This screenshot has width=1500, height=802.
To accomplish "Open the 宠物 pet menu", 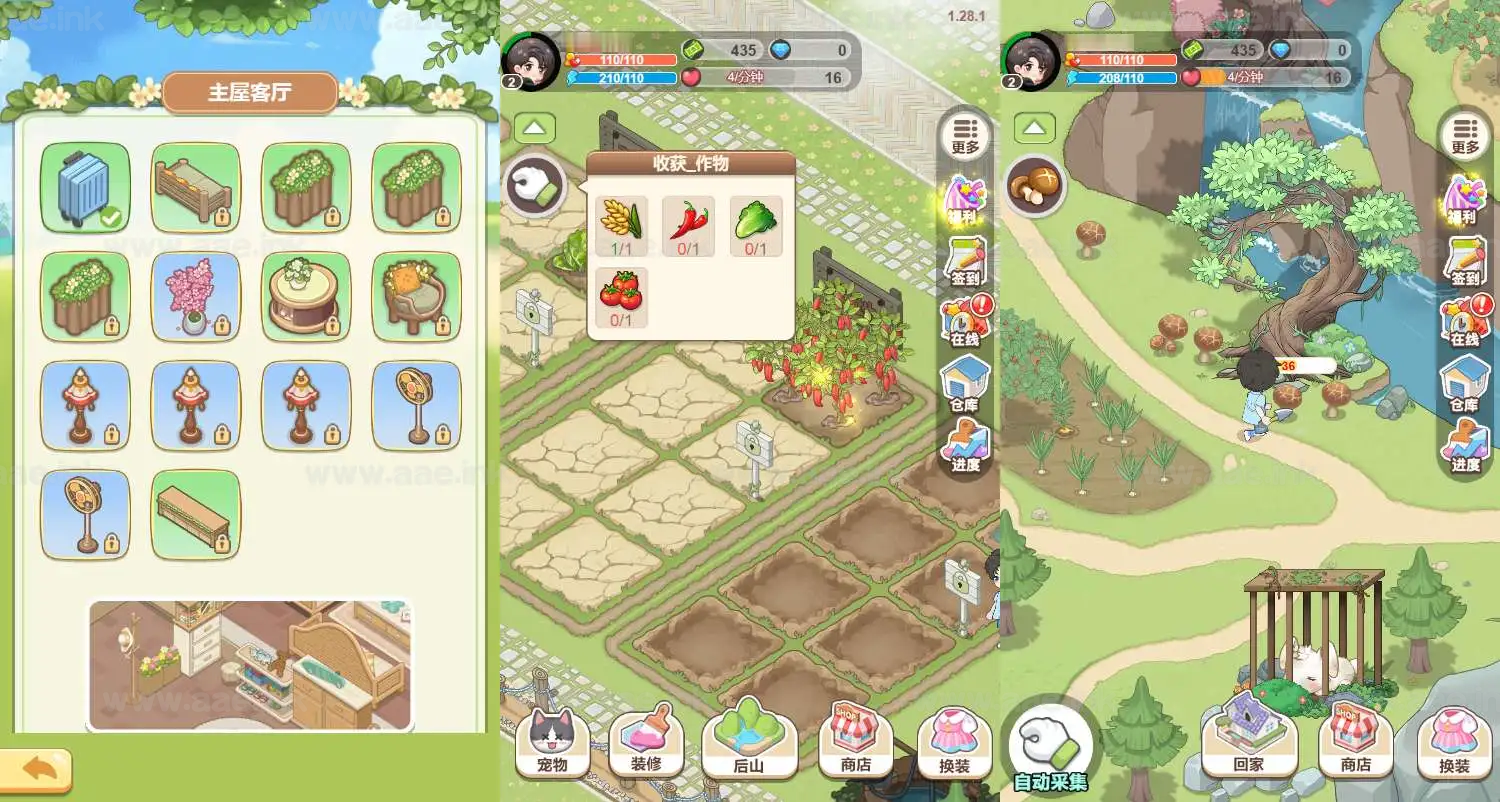I will tap(552, 743).
